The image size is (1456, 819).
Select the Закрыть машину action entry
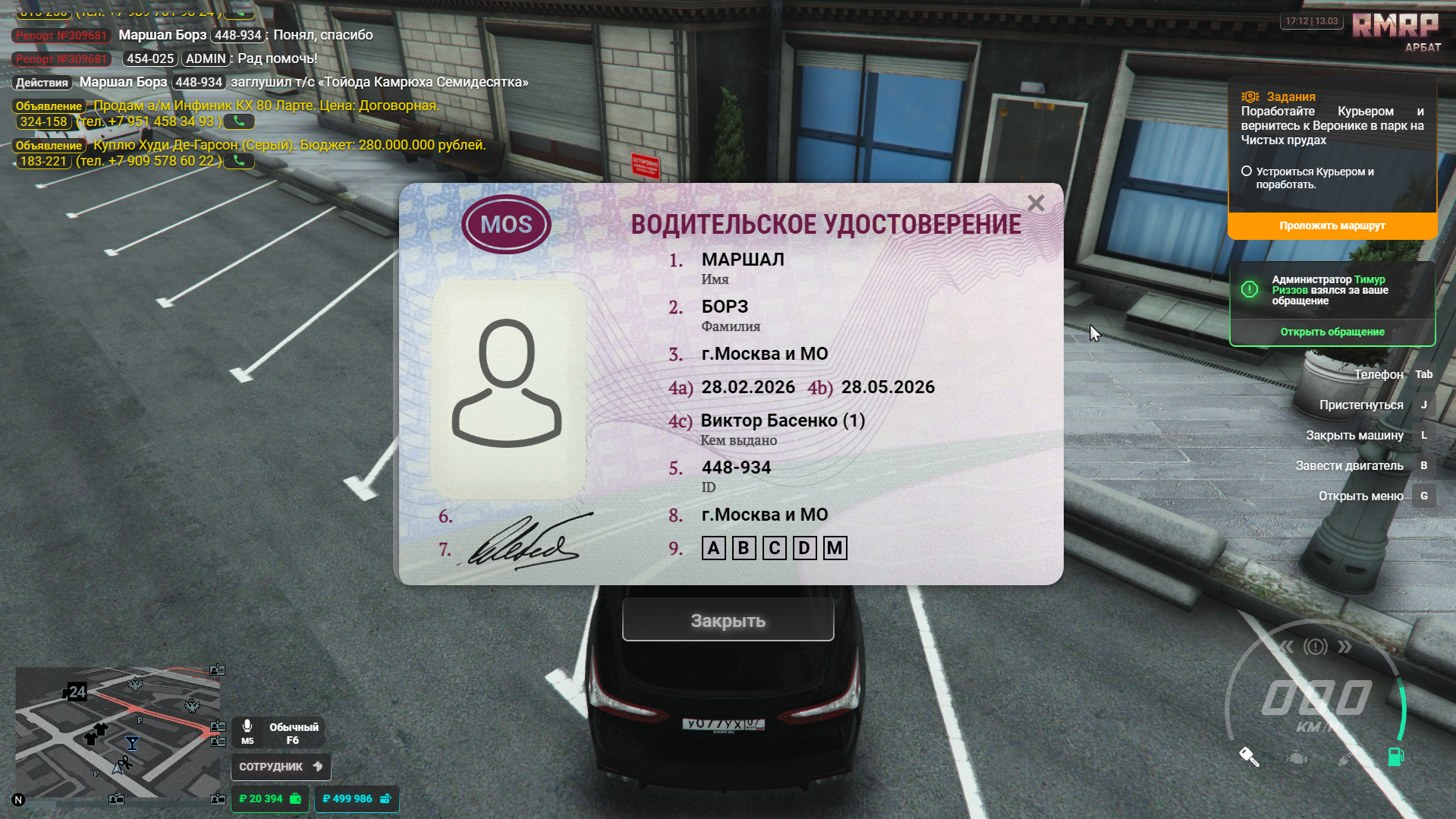[1354, 435]
